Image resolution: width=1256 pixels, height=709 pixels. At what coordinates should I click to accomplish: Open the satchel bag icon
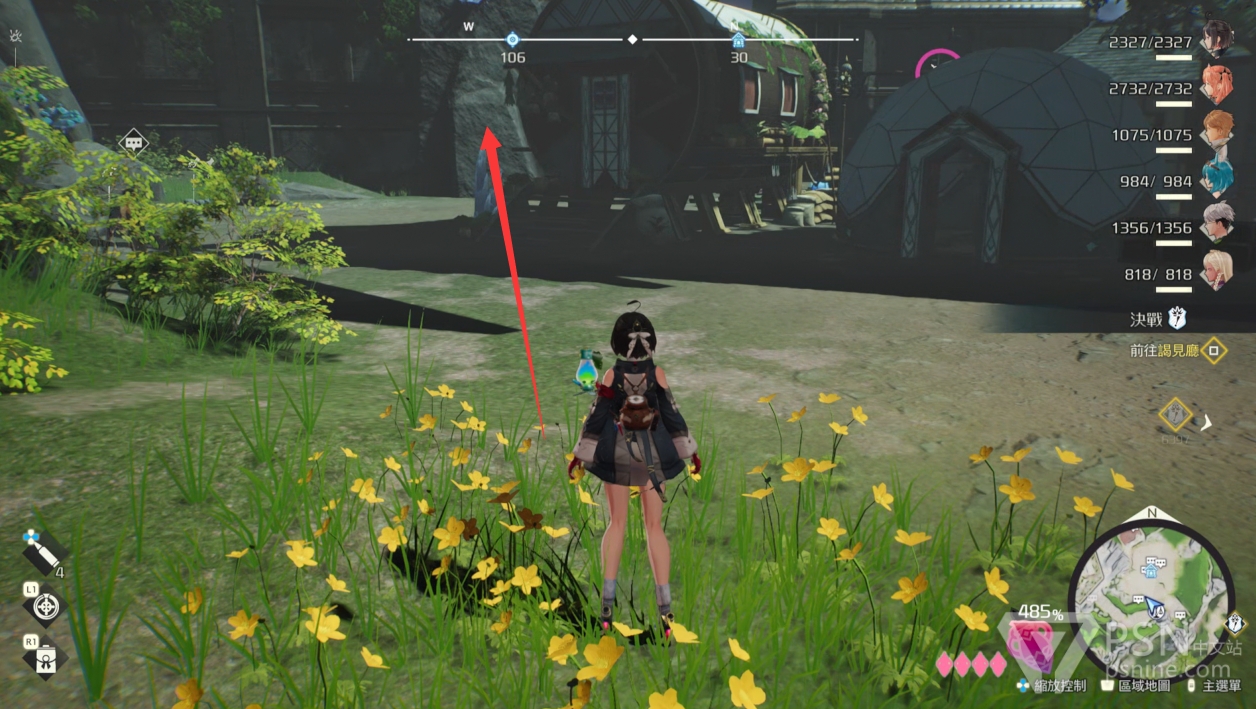coord(46,658)
